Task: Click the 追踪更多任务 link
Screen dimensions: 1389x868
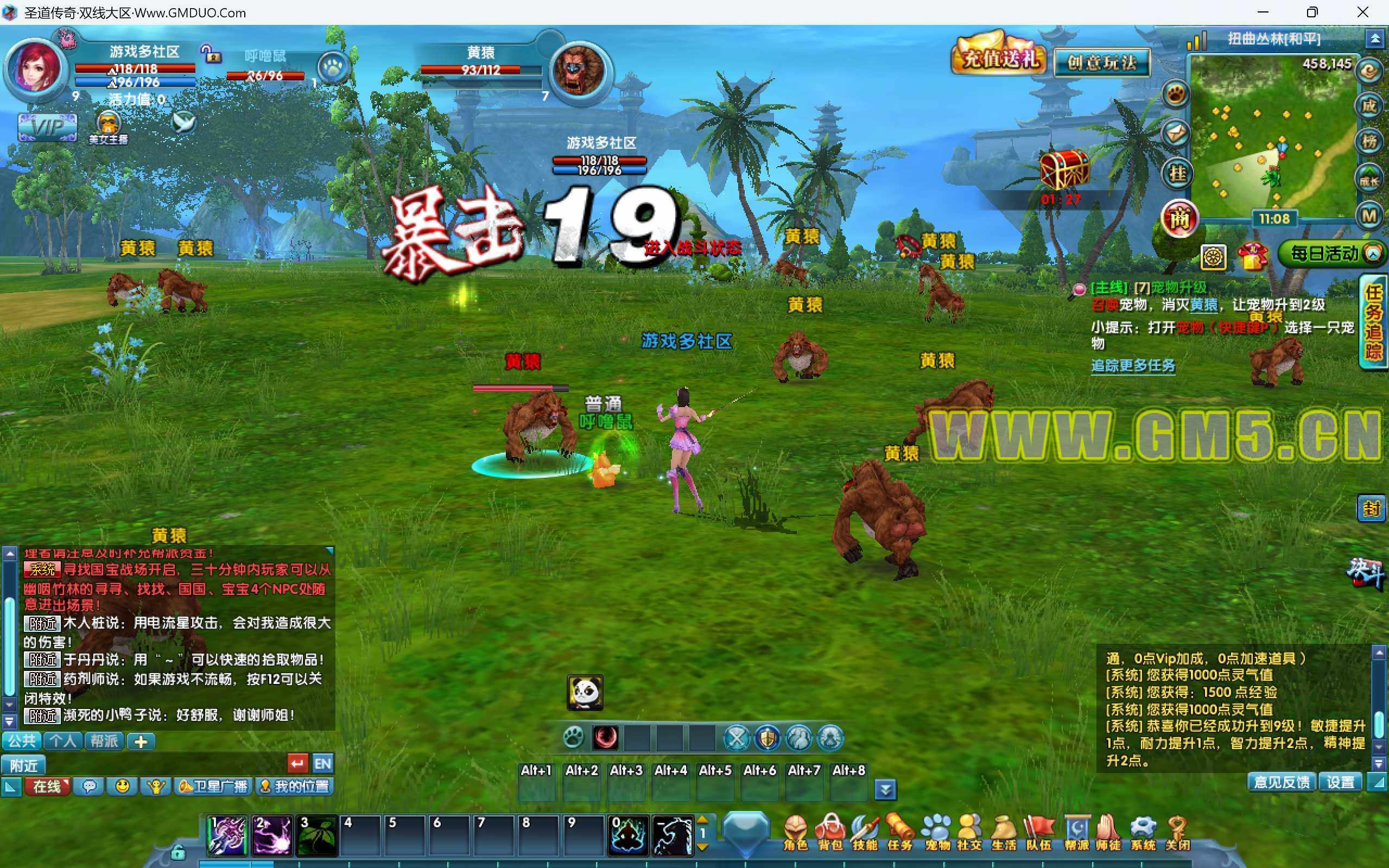Action: [1132, 366]
